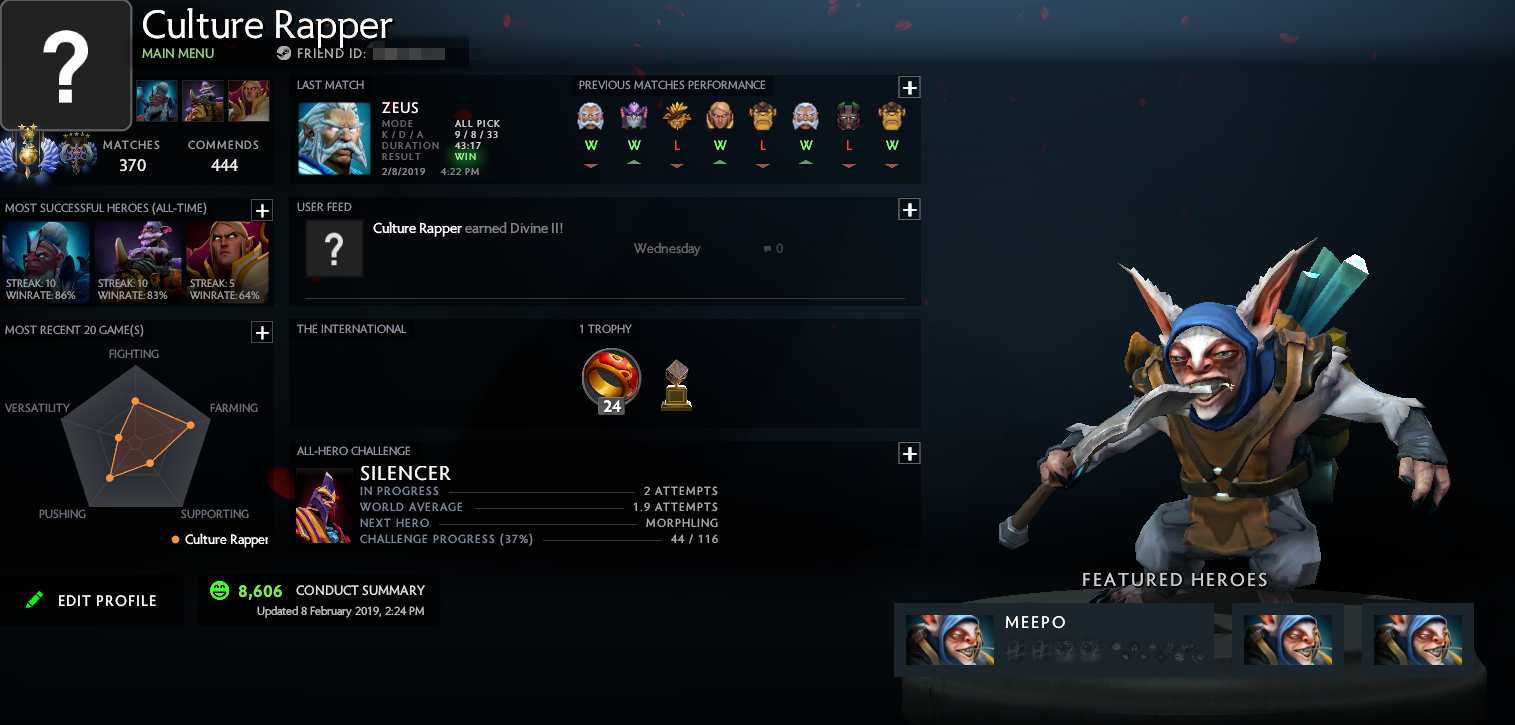This screenshot has width=1515, height=725.
Task: Open Meepo from Most Successful Heroes
Action: click(140, 262)
